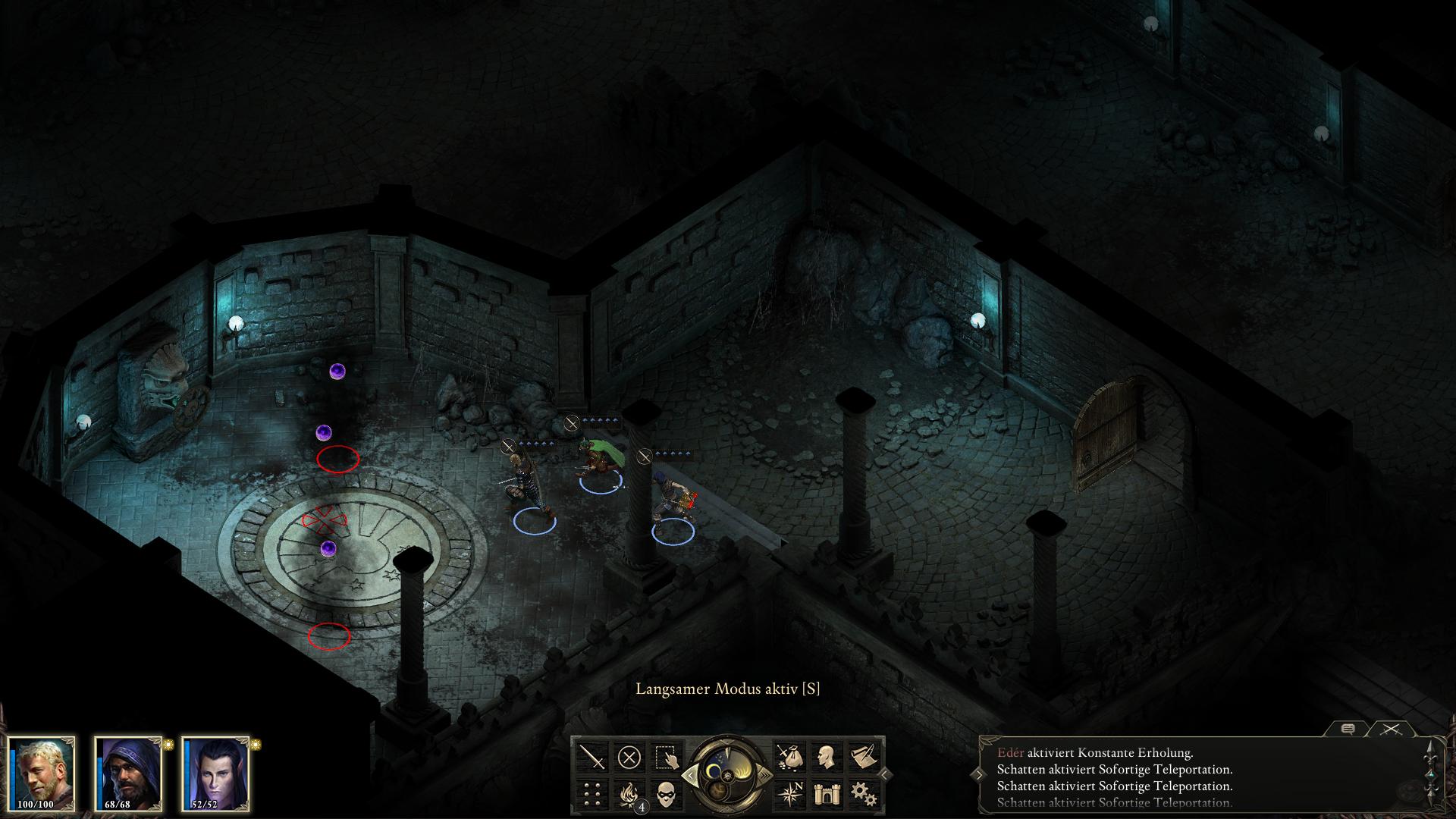
Task: Open the stronghold castle icon
Action: [827, 793]
